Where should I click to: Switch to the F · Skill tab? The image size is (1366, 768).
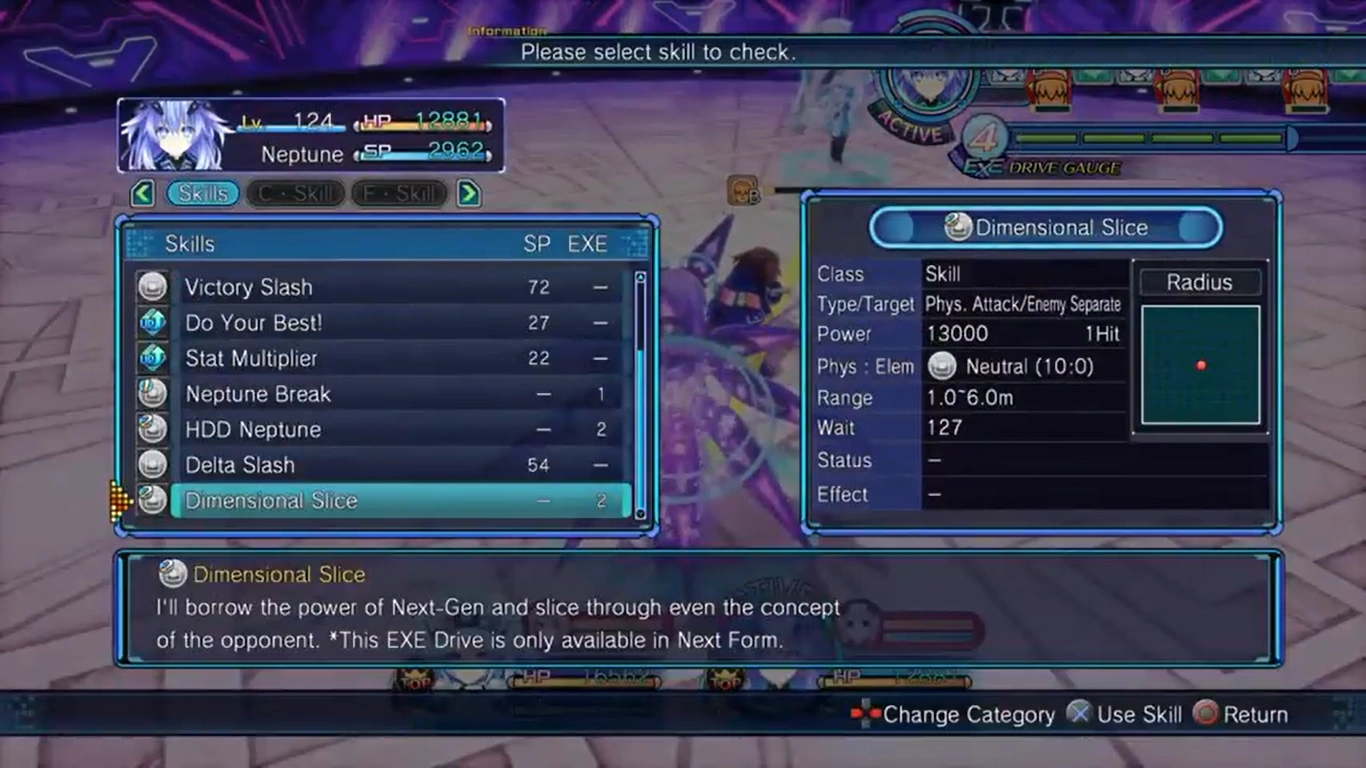pyautogui.click(x=399, y=193)
